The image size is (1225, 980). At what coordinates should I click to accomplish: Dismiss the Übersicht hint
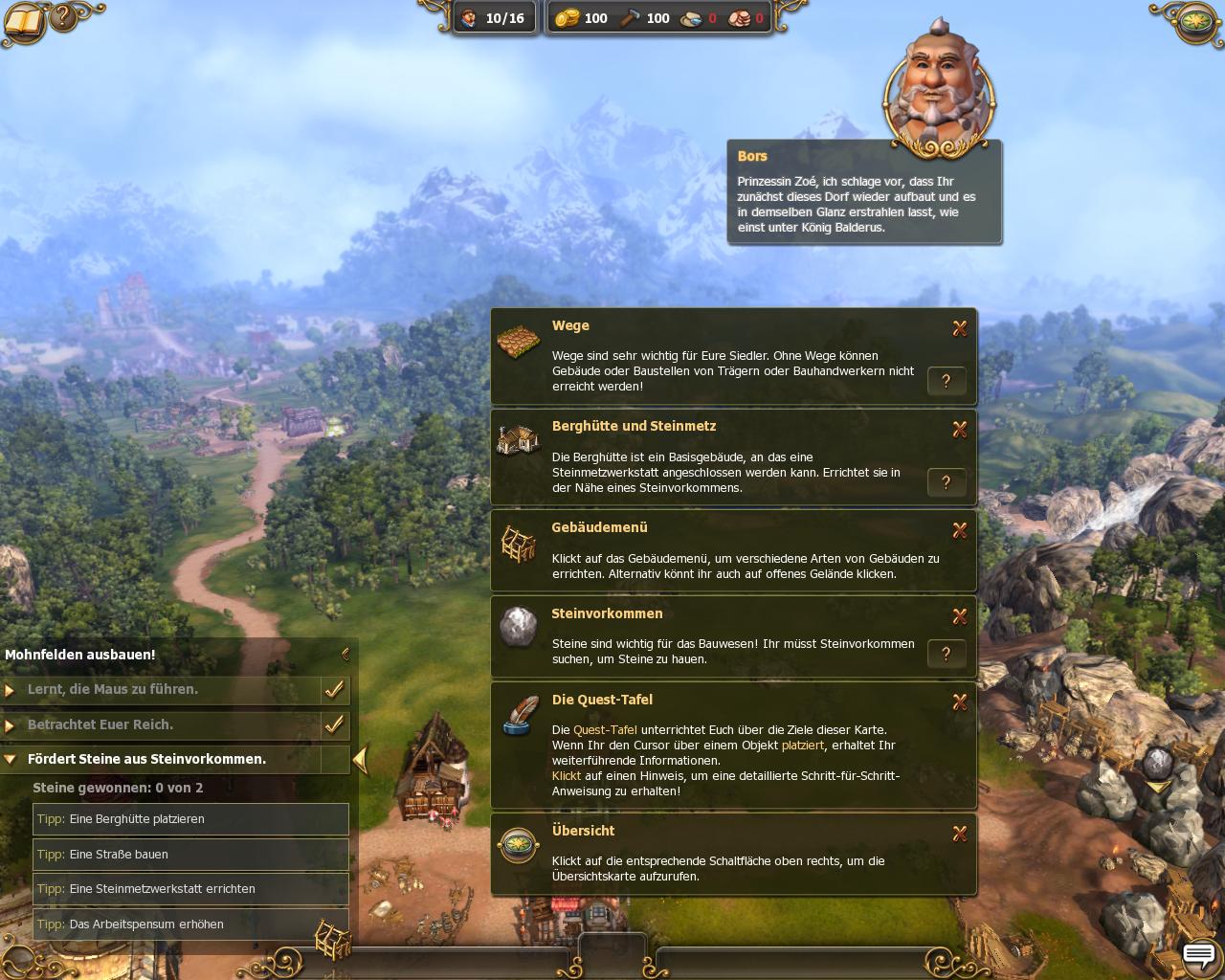tap(960, 834)
